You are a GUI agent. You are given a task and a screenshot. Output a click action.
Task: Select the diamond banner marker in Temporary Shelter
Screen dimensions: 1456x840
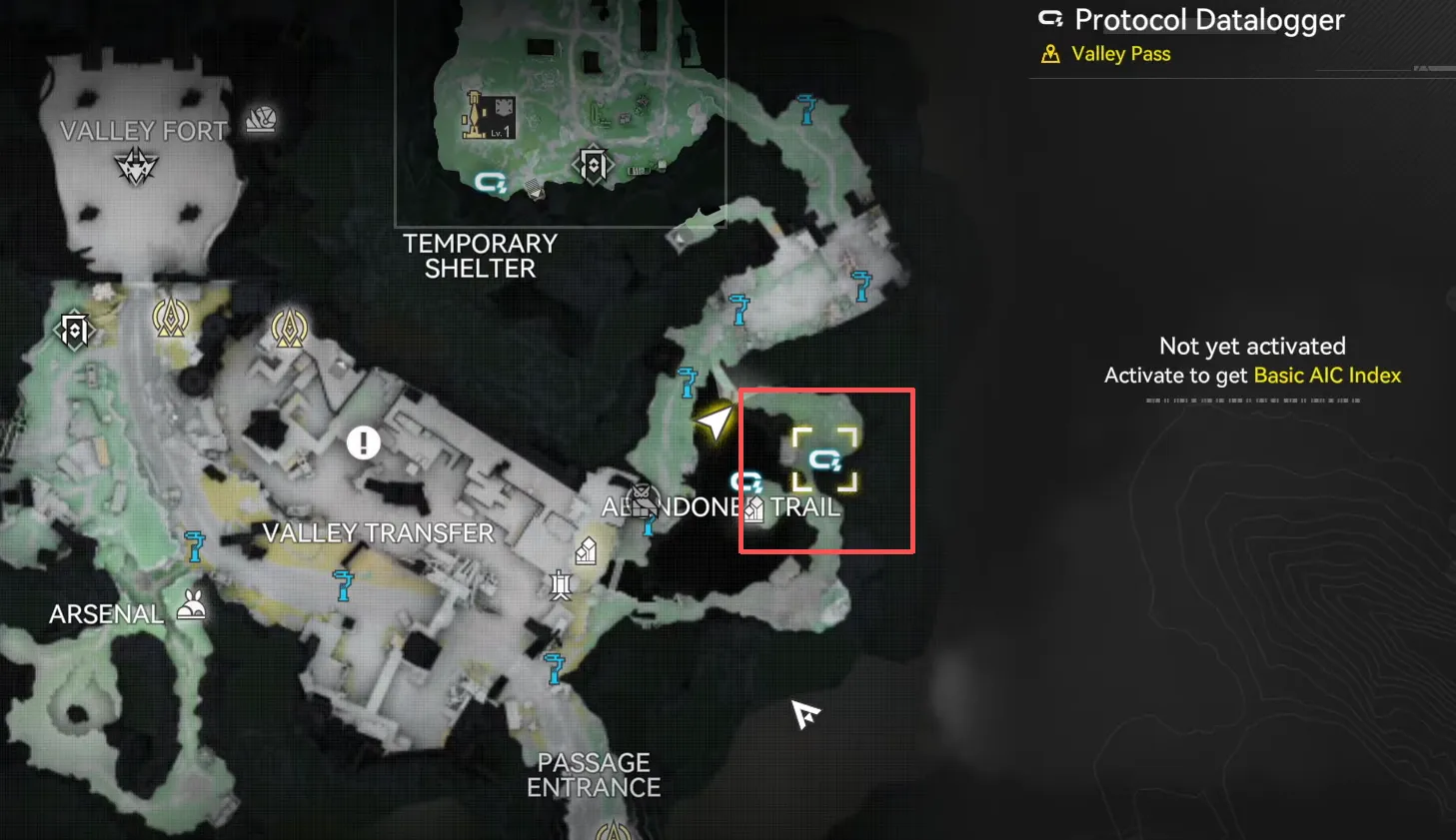(594, 165)
